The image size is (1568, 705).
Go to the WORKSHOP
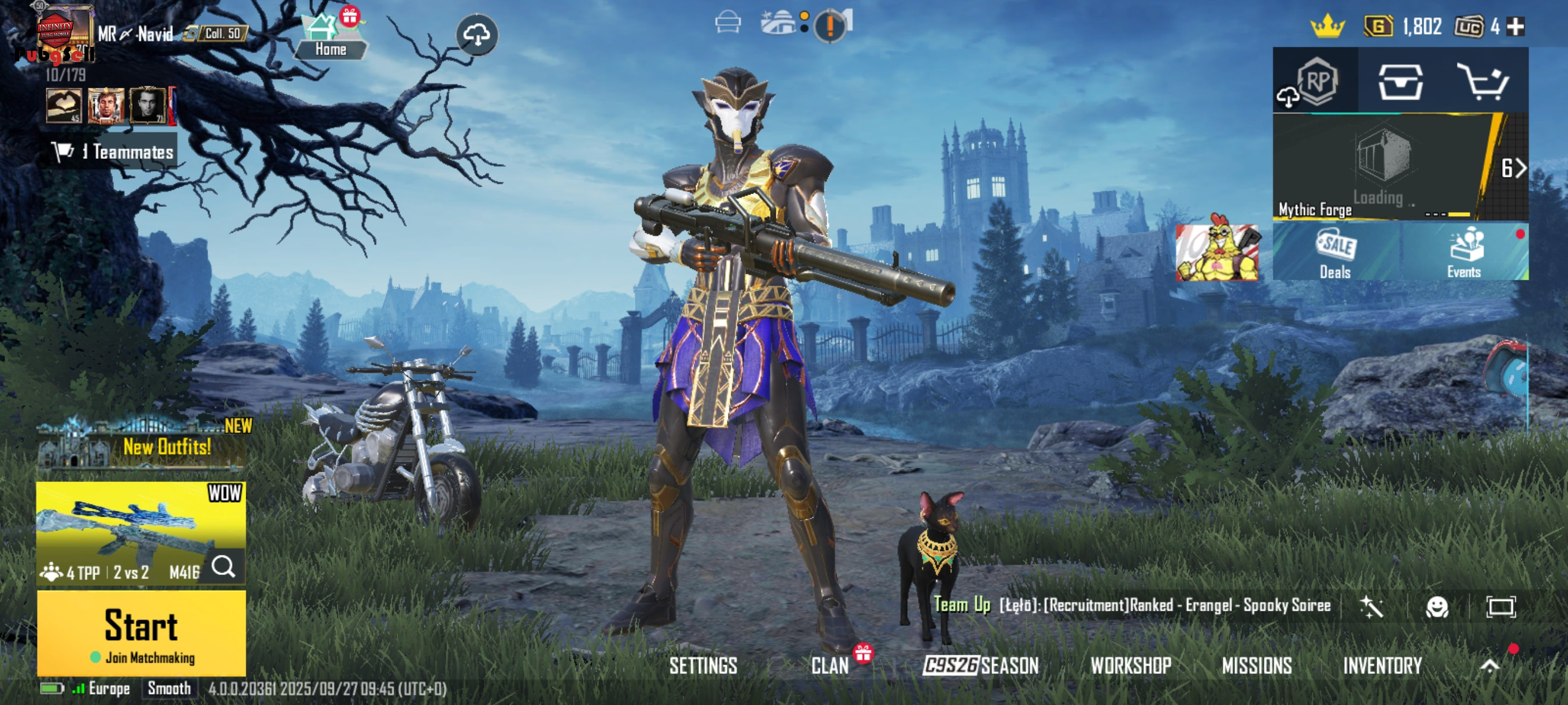coord(1130,666)
